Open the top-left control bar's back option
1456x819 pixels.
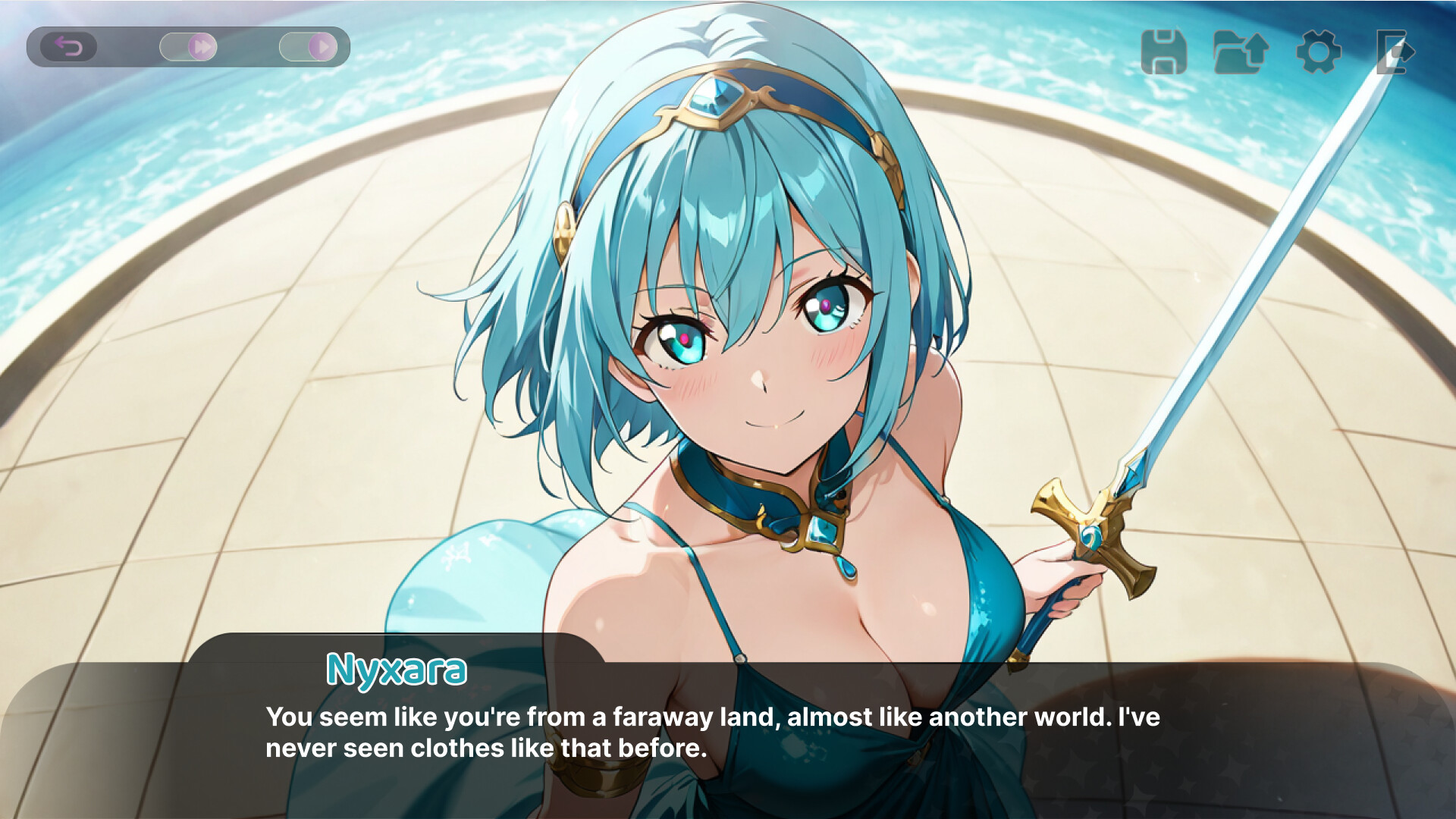pos(69,47)
